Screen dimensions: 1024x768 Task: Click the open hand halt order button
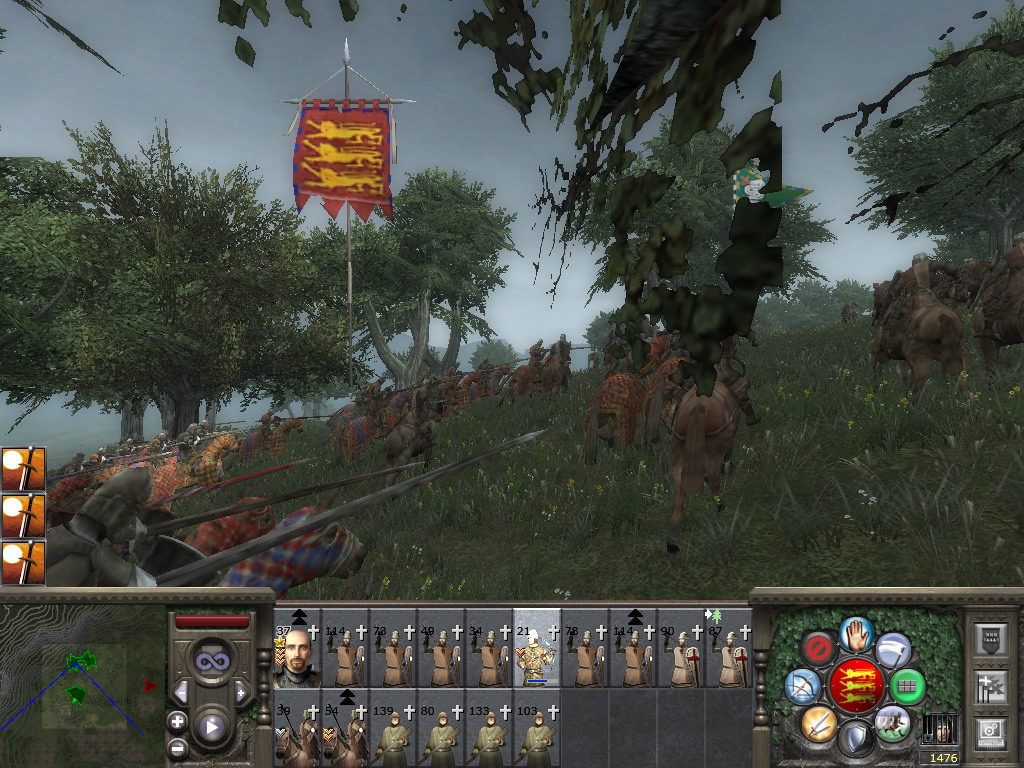coord(856,633)
